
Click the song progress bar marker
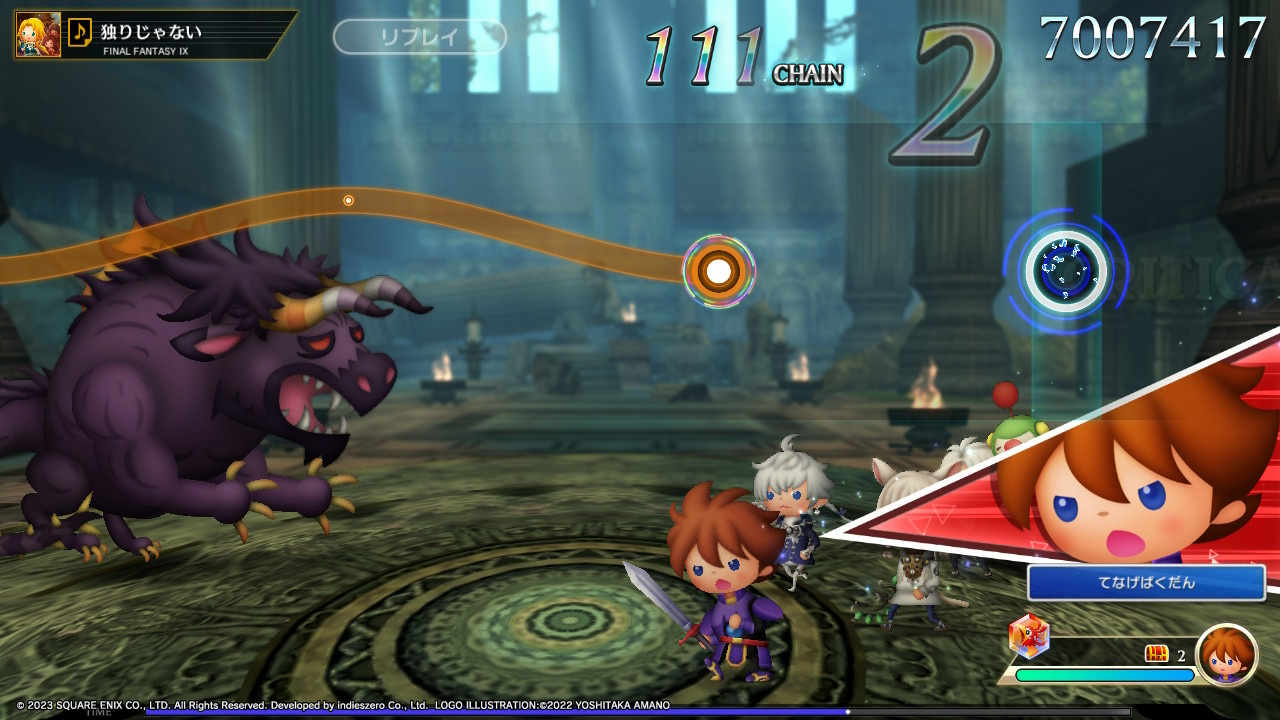848,712
